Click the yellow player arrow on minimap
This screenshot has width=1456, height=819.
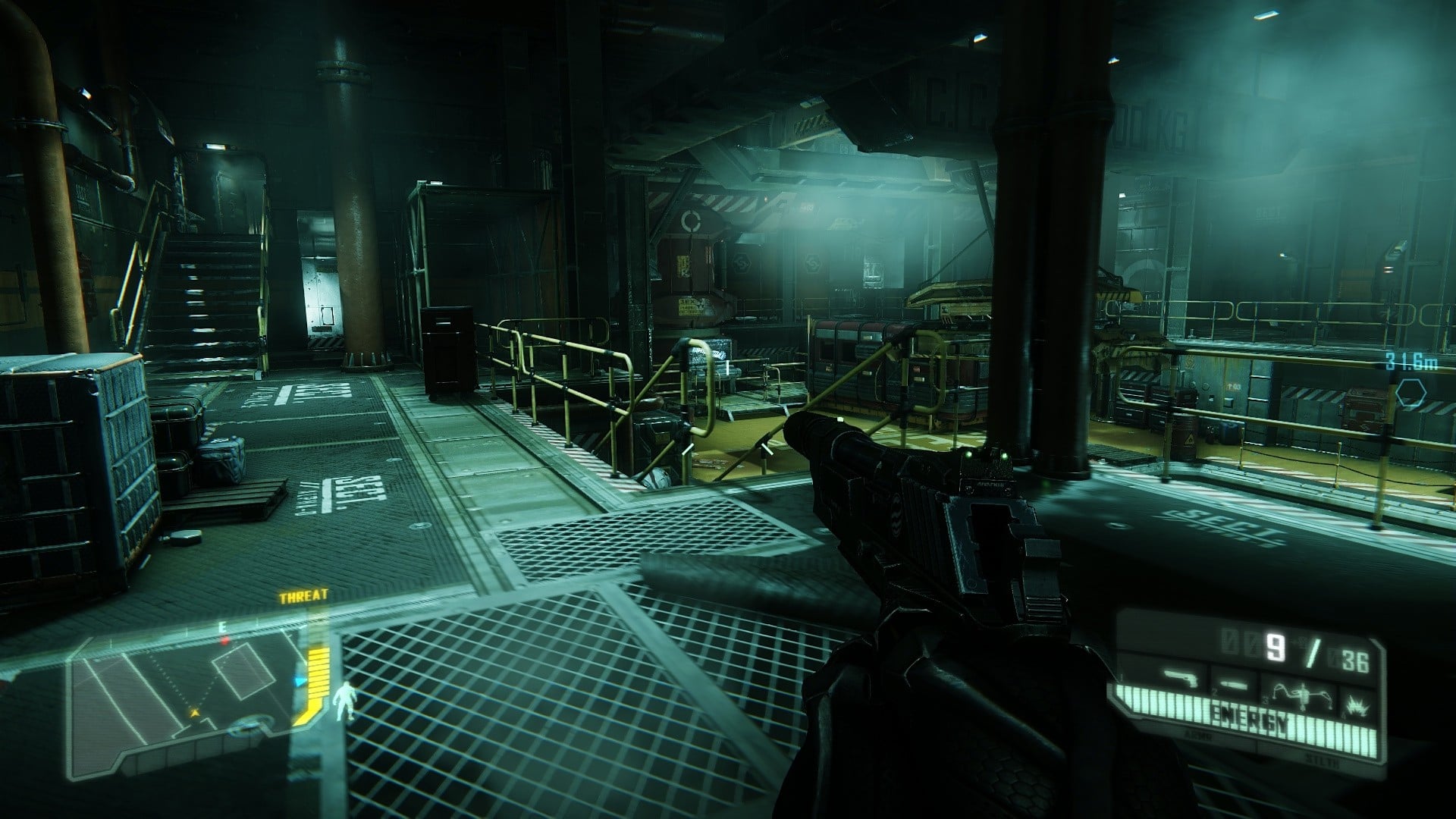[x=195, y=712]
